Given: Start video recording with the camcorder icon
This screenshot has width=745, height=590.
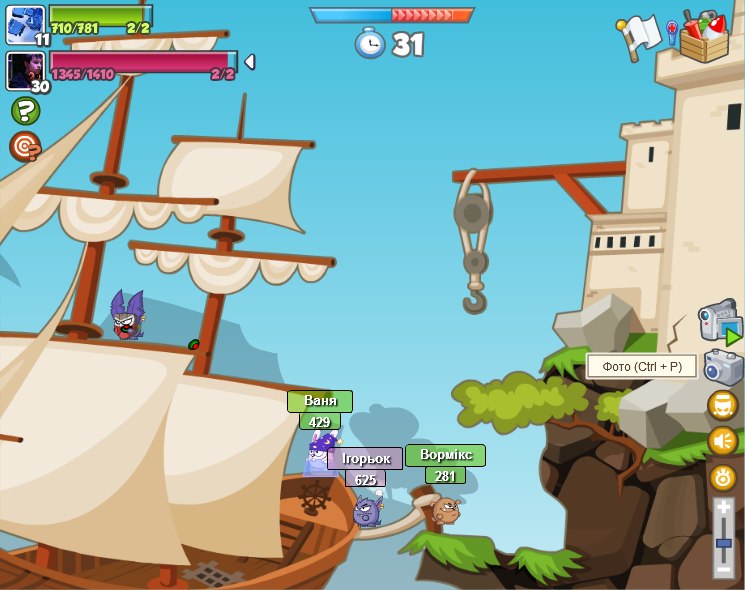Looking at the screenshot, I should 720,322.
